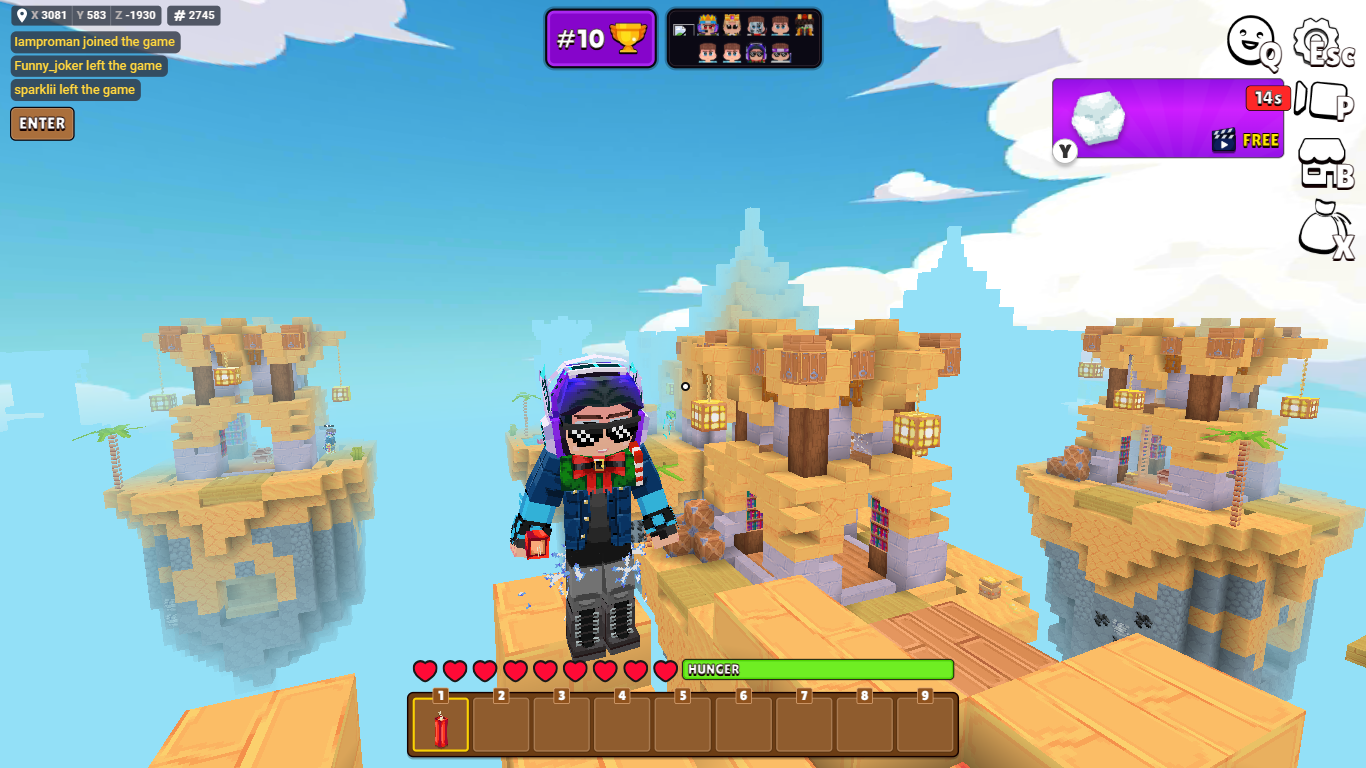Select the red dynamite hotbar slot
This screenshot has height=768, width=1366.
click(440, 724)
